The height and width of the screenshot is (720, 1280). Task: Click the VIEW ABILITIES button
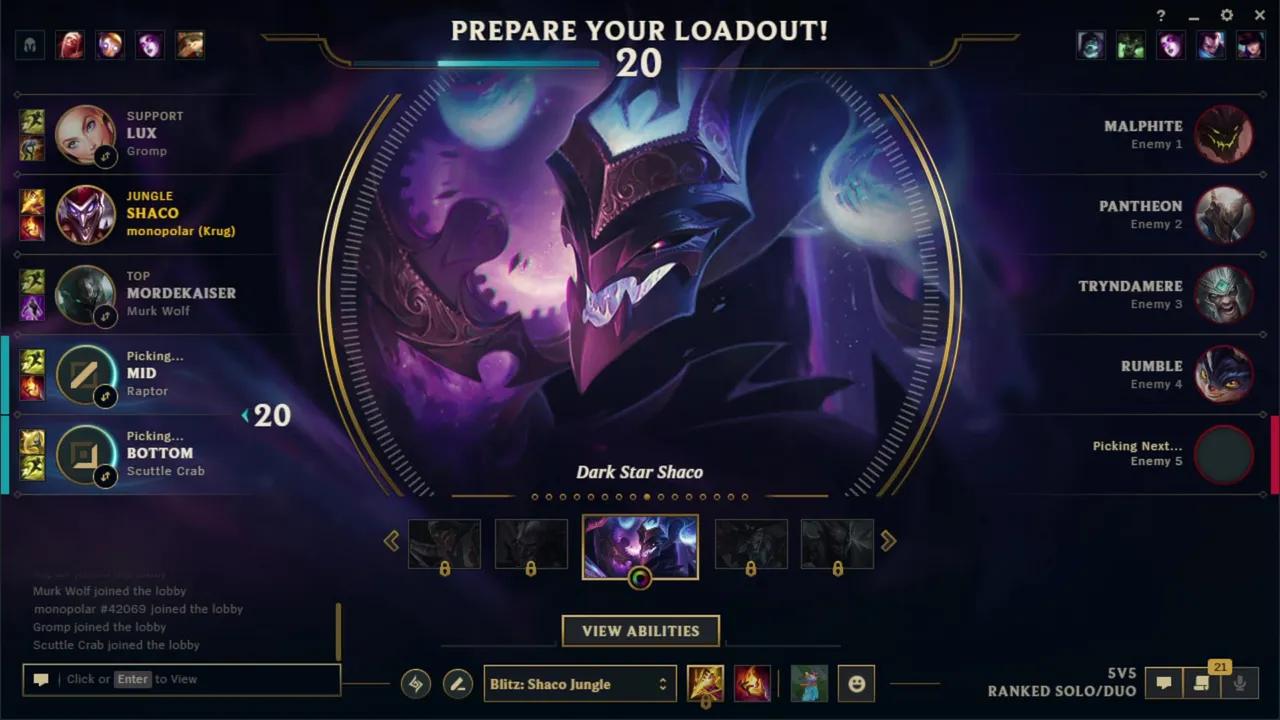pos(640,631)
